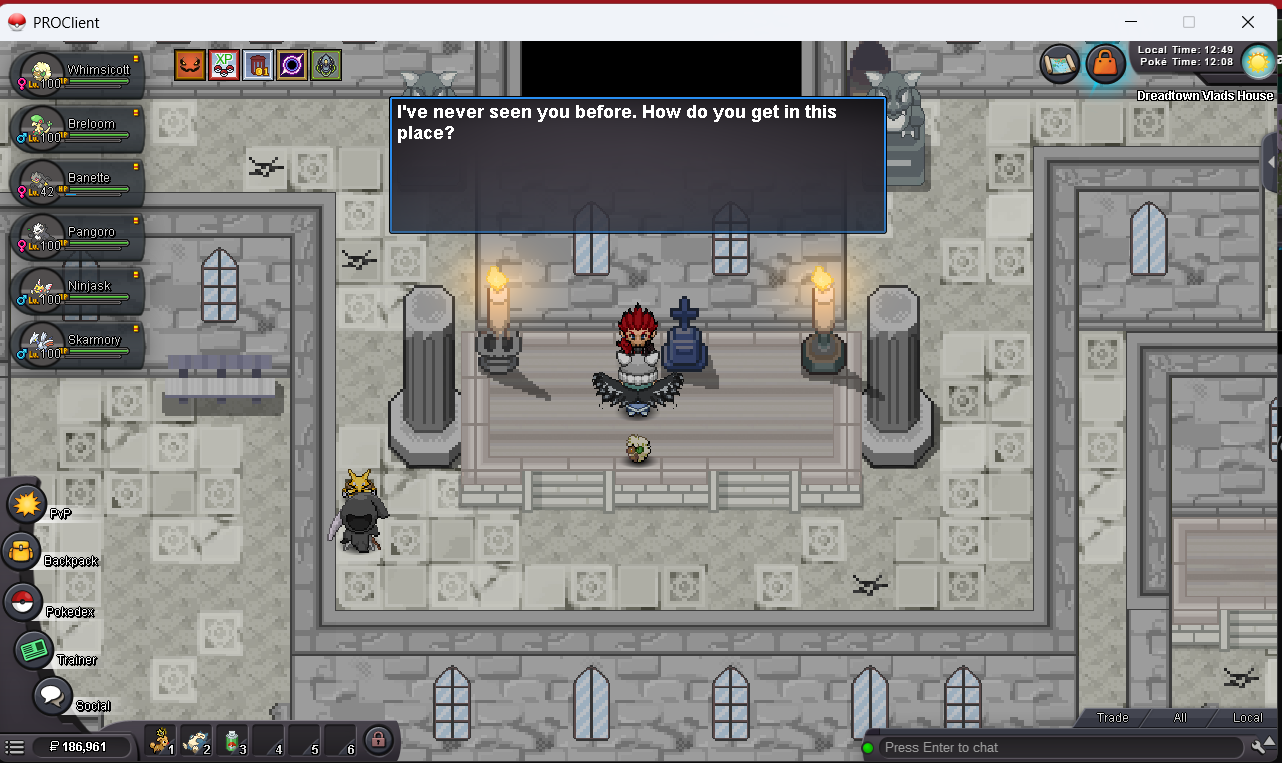Open the Backpack
The width and height of the screenshot is (1282, 763).
(x=21, y=550)
